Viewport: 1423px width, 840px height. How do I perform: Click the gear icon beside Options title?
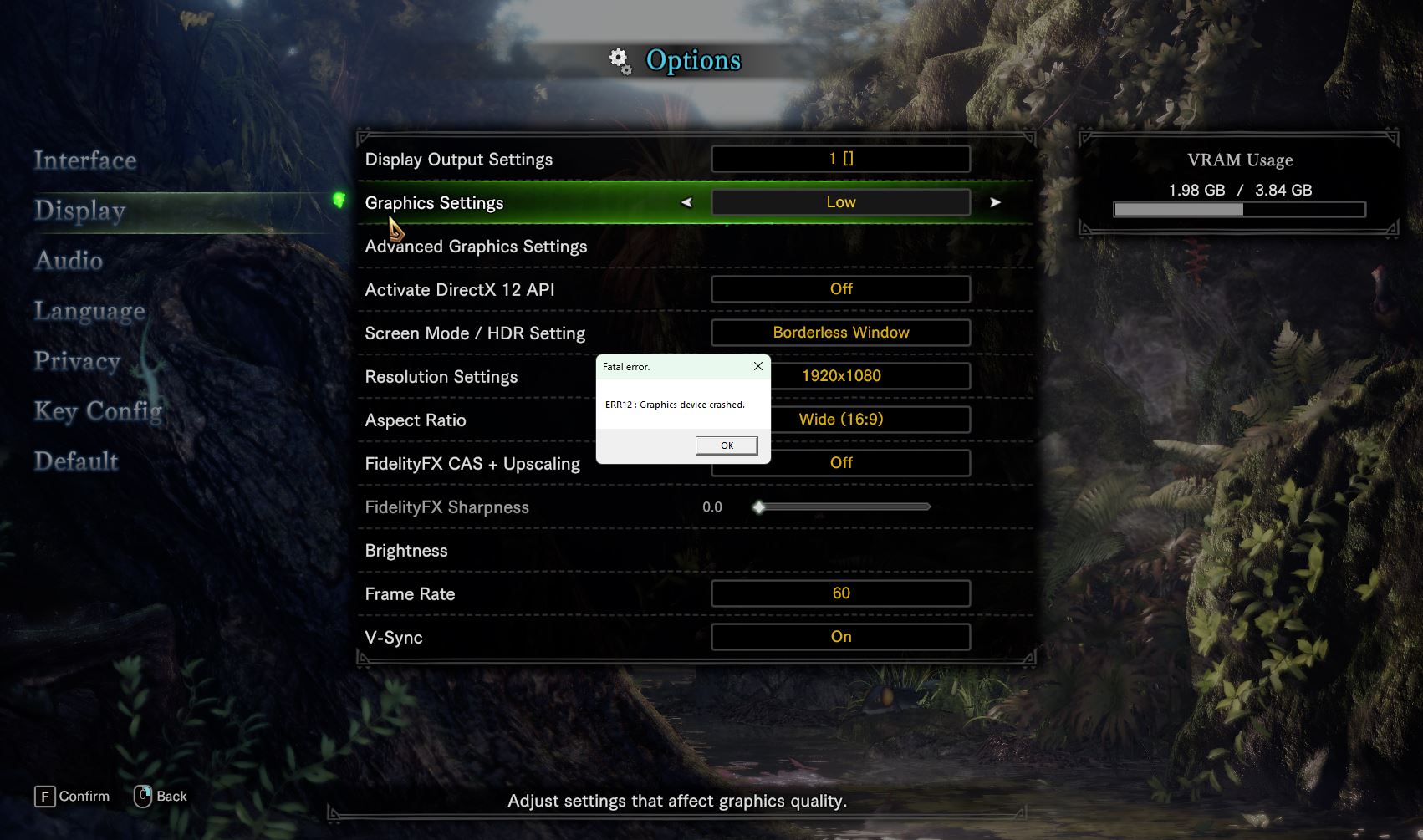click(x=619, y=60)
